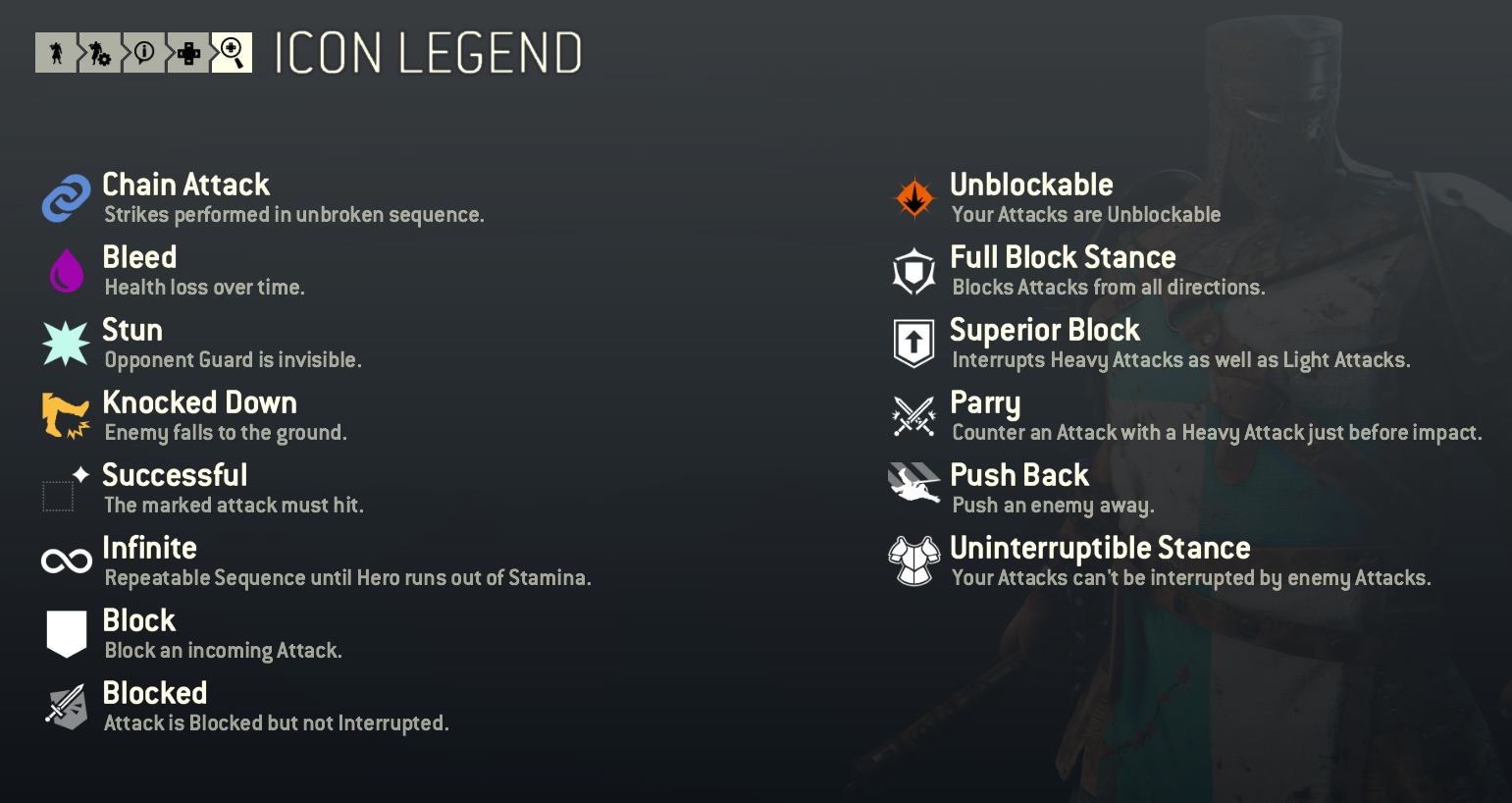Switch to the info tab
This screenshot has height=803, width=1512.
143,52
